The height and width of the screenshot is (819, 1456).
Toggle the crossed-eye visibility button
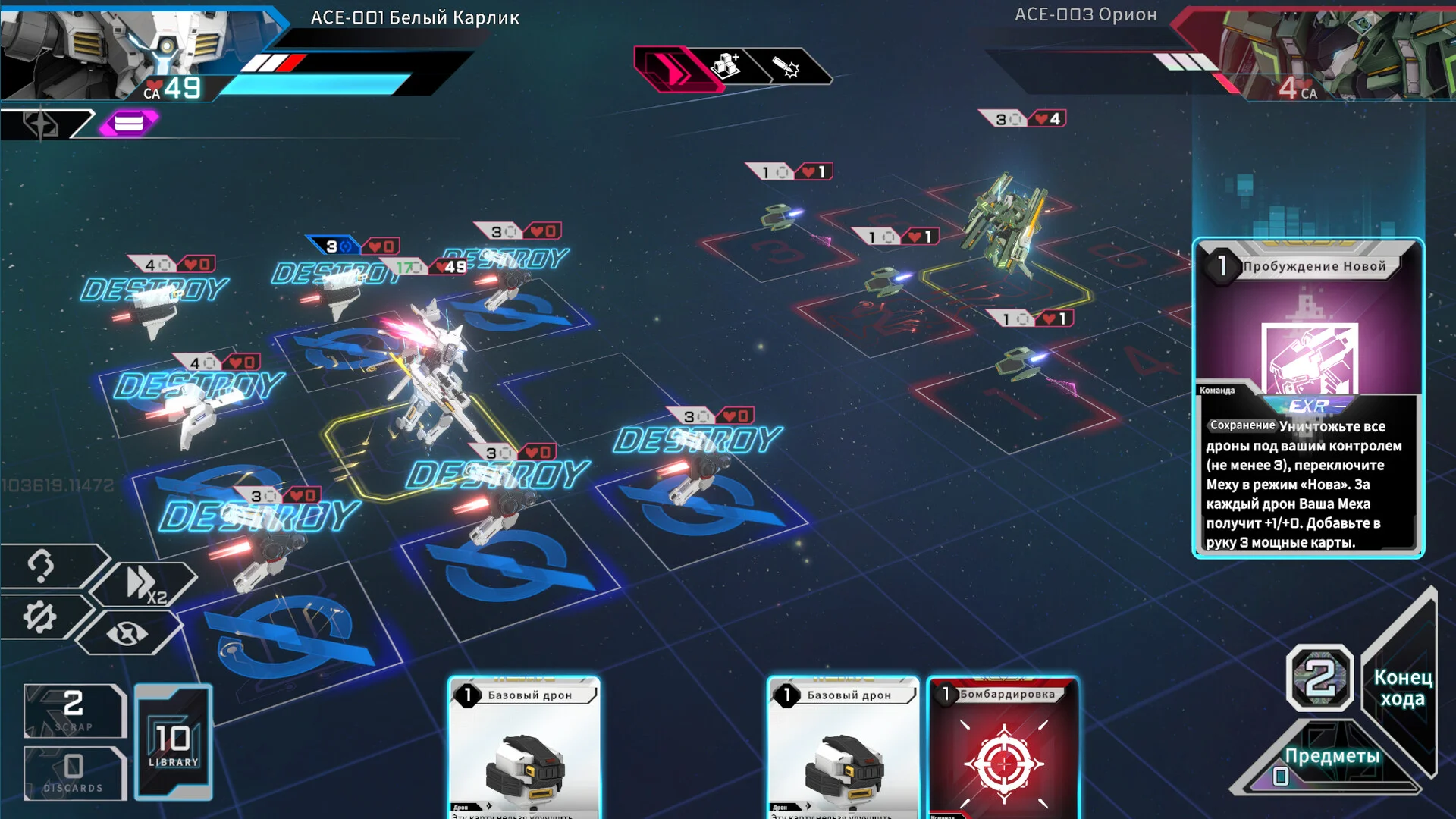click(x=127, y=632)
